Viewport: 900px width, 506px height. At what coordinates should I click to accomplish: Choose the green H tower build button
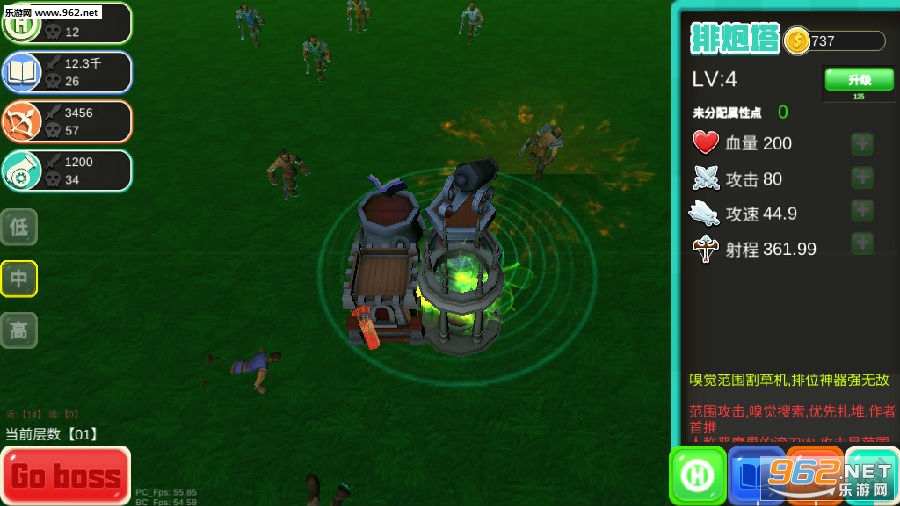coord(696,474)
